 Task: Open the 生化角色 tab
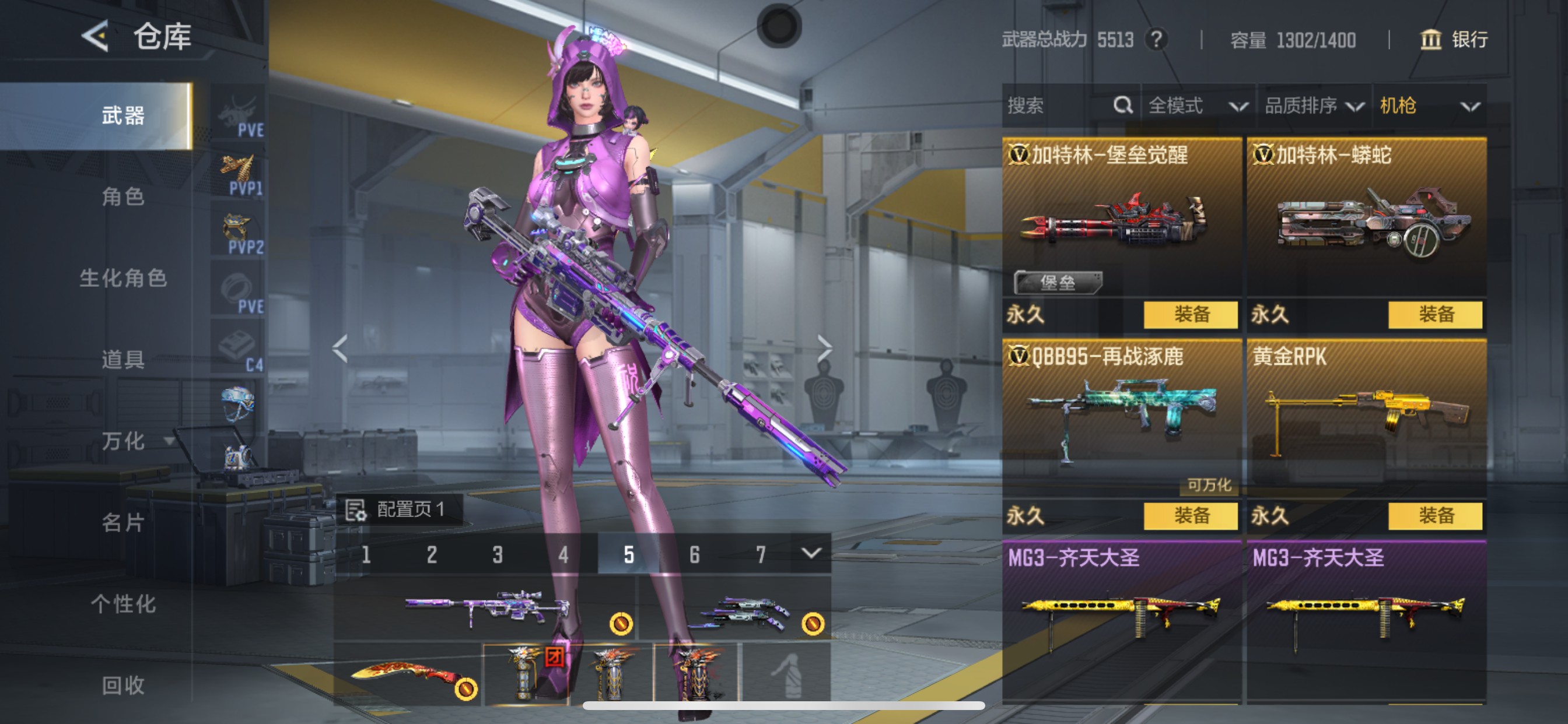[x=123, y=278]
